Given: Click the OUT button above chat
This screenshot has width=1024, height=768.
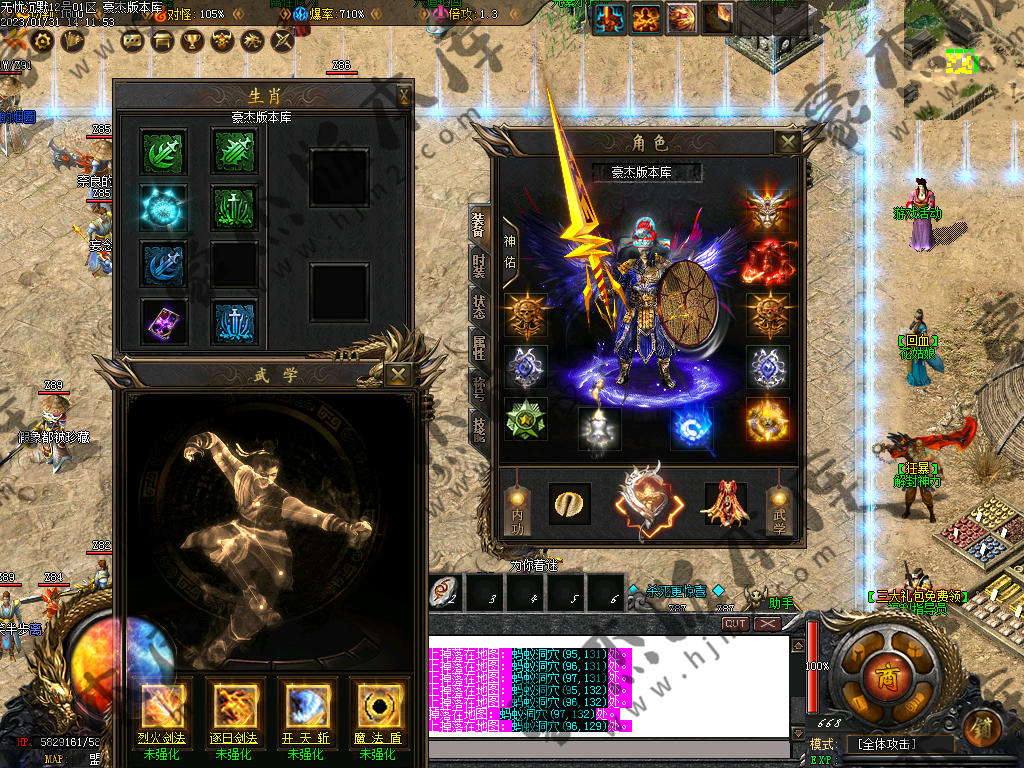Looking at the screenshot, I should (735, 623).
